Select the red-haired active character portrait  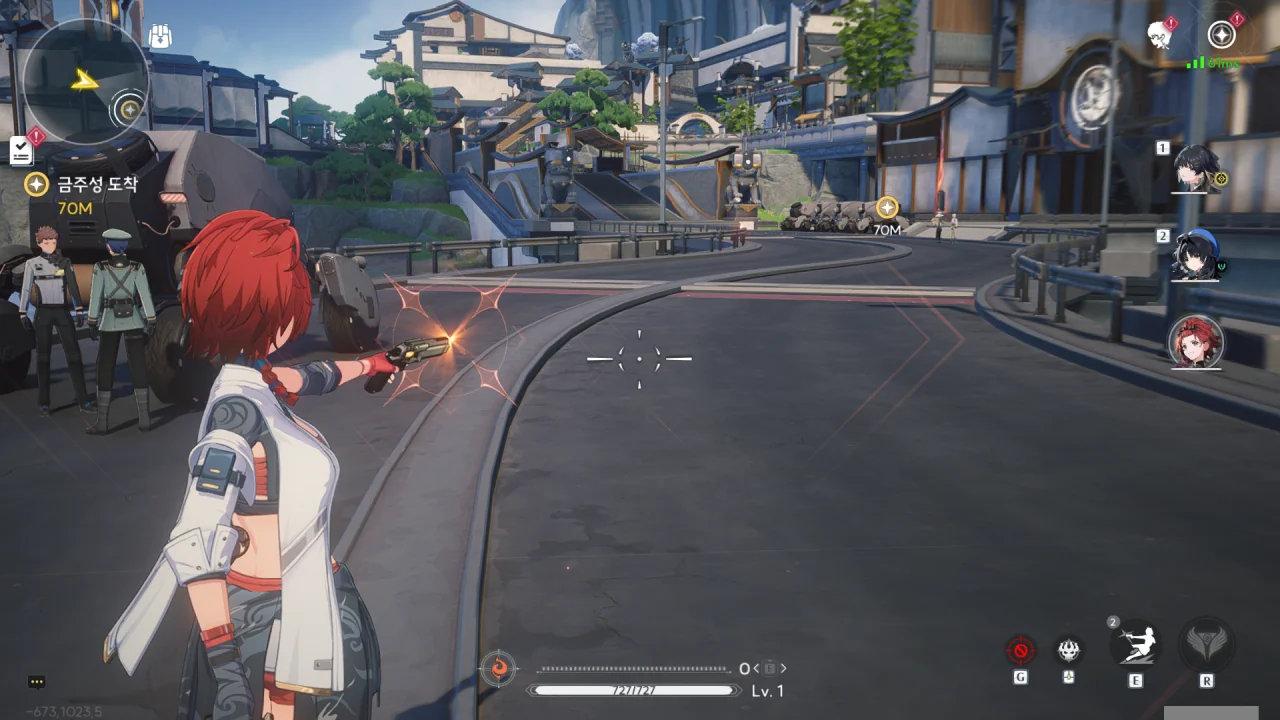click(x=1196, y=343)
